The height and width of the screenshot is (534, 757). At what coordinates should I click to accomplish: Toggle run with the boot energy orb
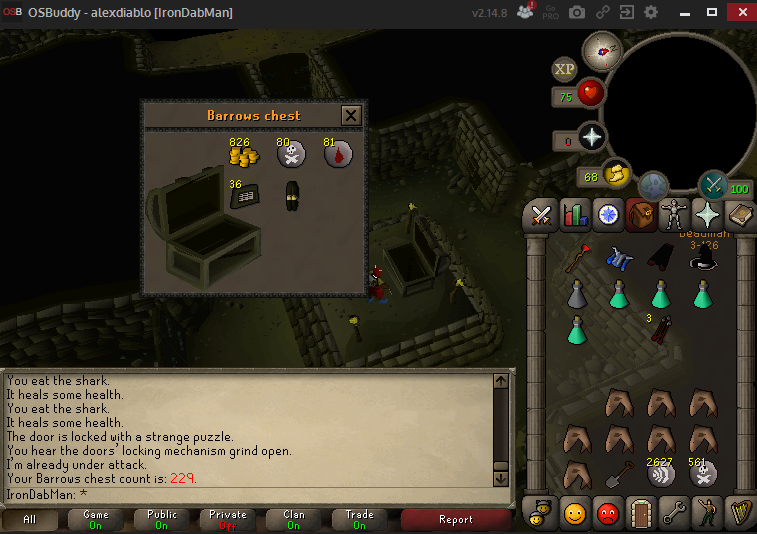point(617,174)
